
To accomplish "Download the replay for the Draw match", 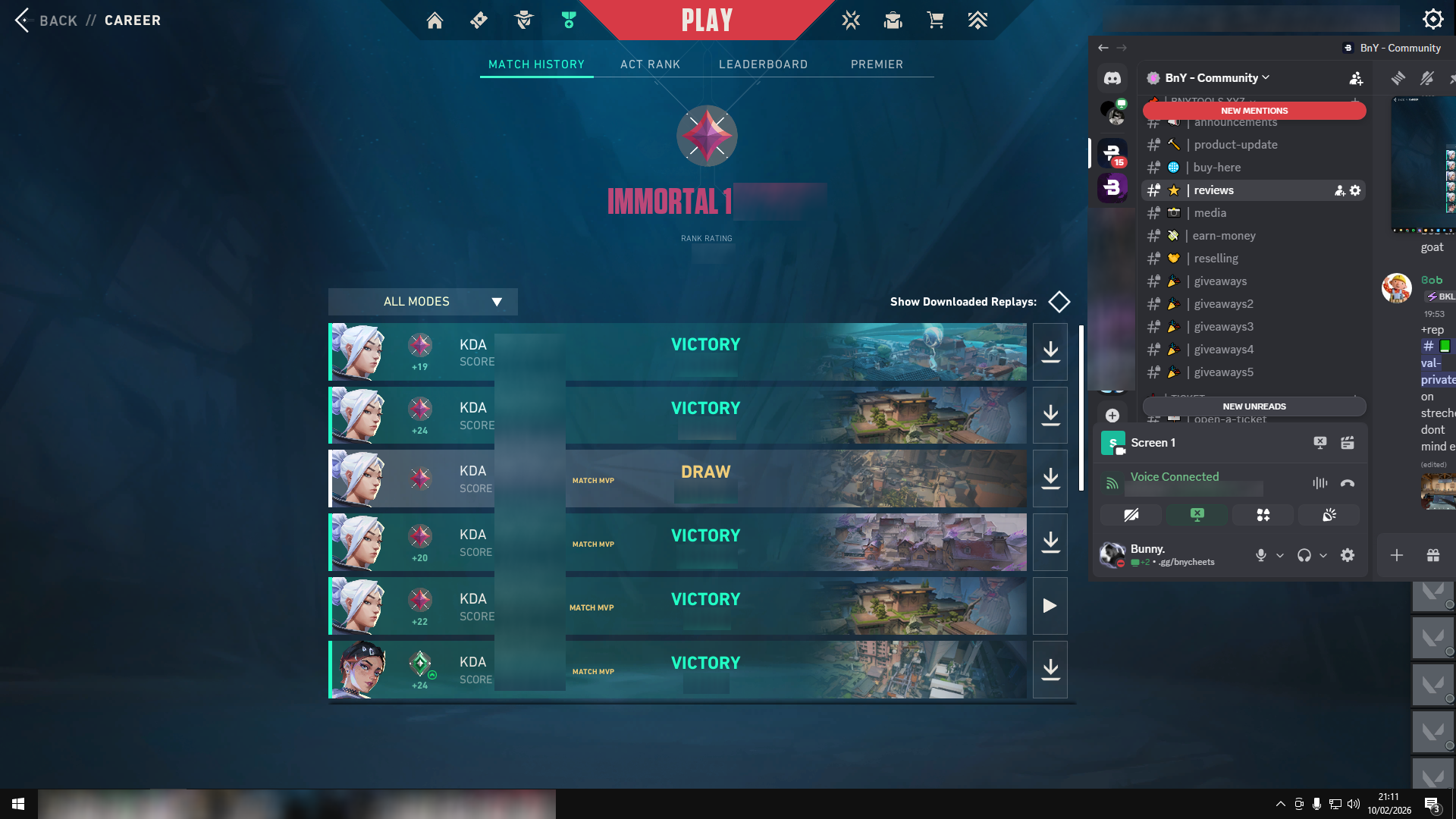I will [1050, 479].
